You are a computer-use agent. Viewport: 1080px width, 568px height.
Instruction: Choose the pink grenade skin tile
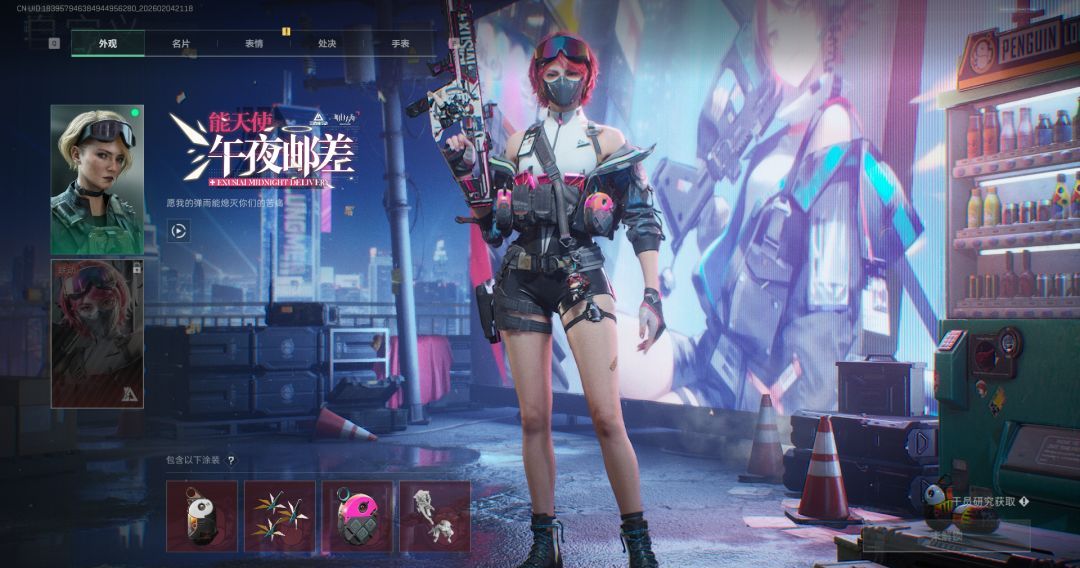357,516
